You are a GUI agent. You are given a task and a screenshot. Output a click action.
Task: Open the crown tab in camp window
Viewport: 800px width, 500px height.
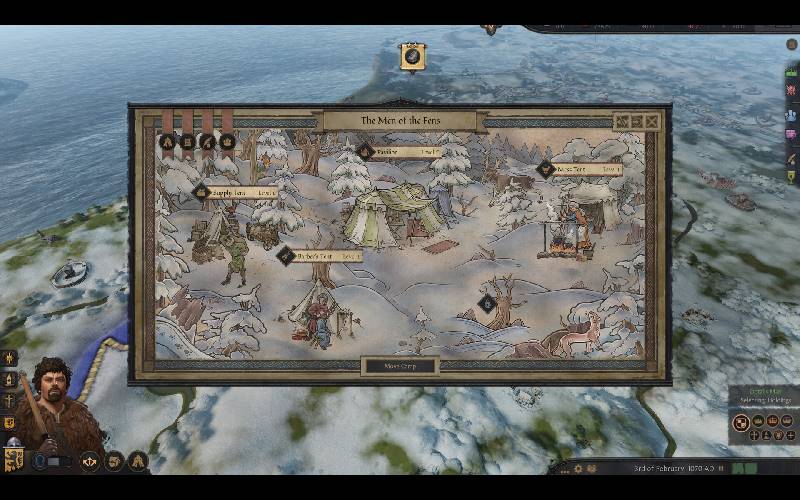point(227,141)
